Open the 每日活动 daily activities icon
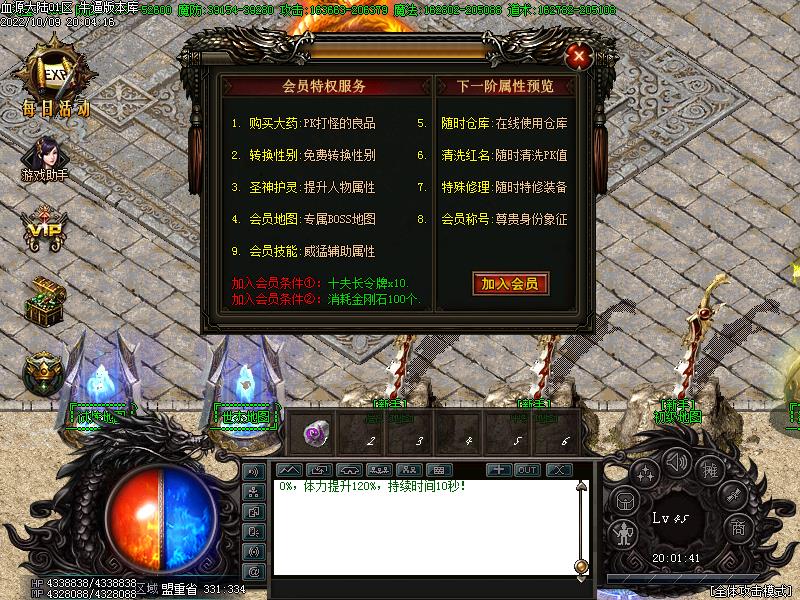Screen dimensions: 800x600 click(52, 72)
